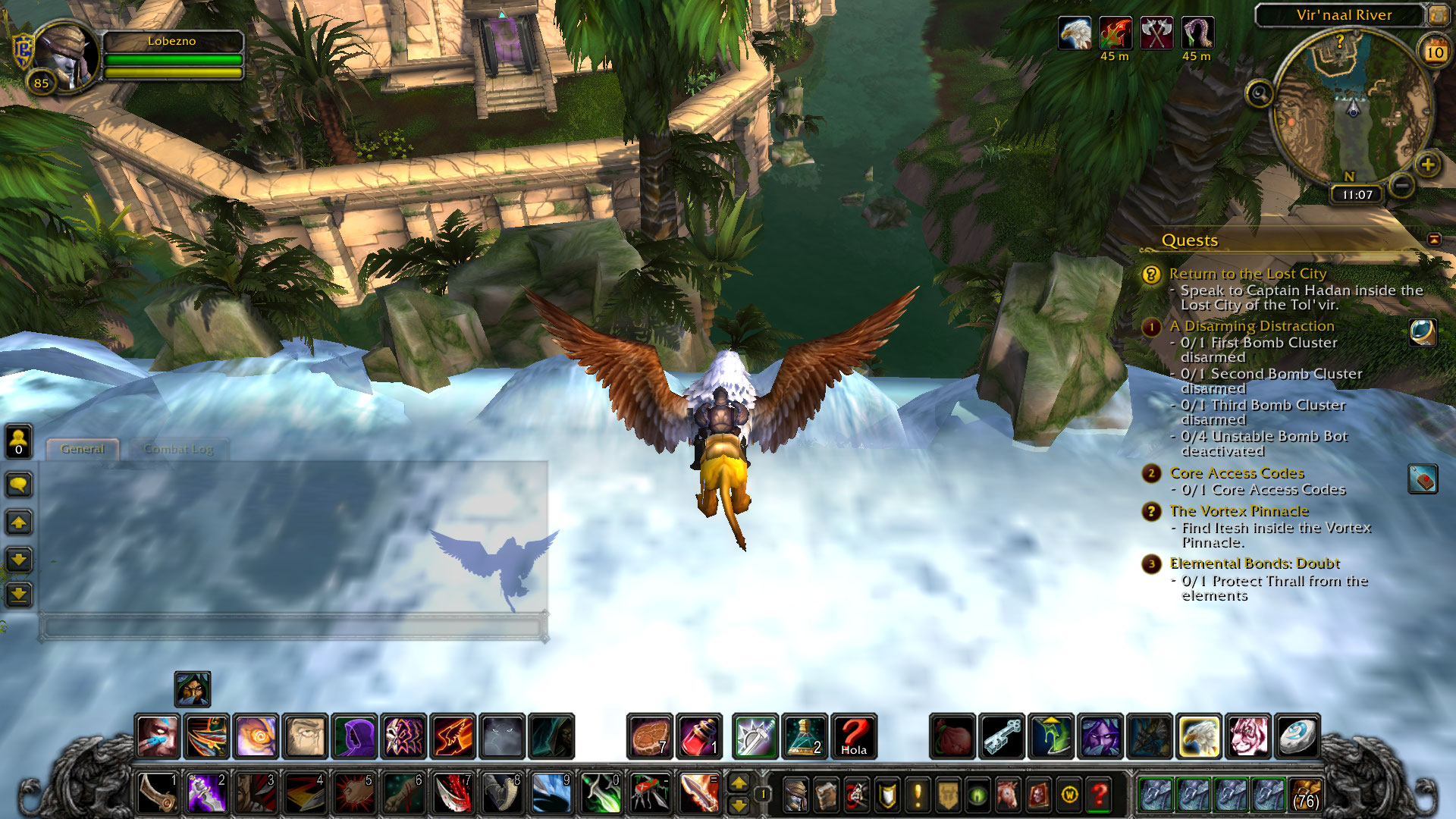Open the chat speech bubble menu
Image resolution: width=1456 pixels, height=819 pixels.
[19, 484]
